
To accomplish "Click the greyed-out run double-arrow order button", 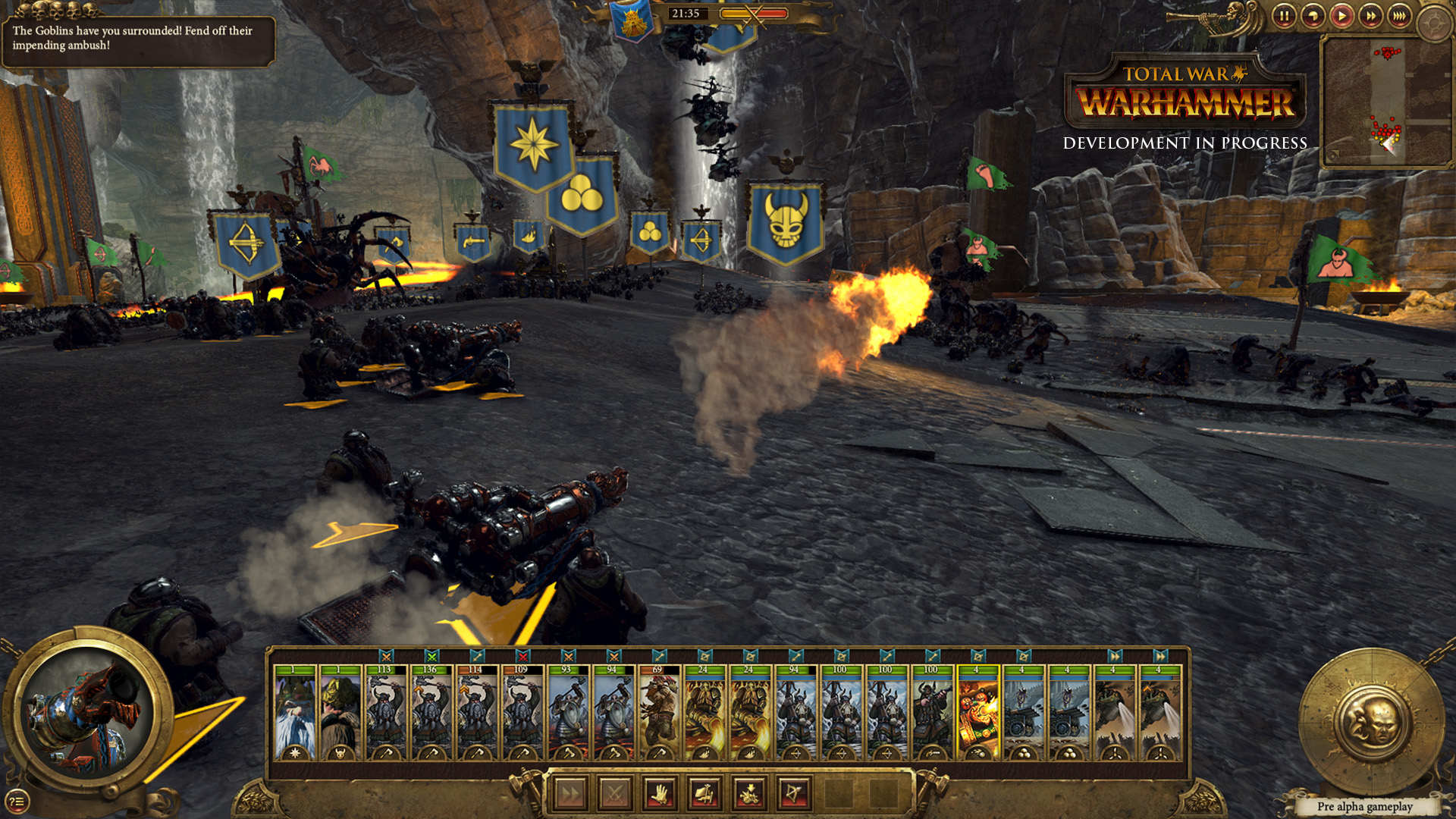I will coord(570,794).
